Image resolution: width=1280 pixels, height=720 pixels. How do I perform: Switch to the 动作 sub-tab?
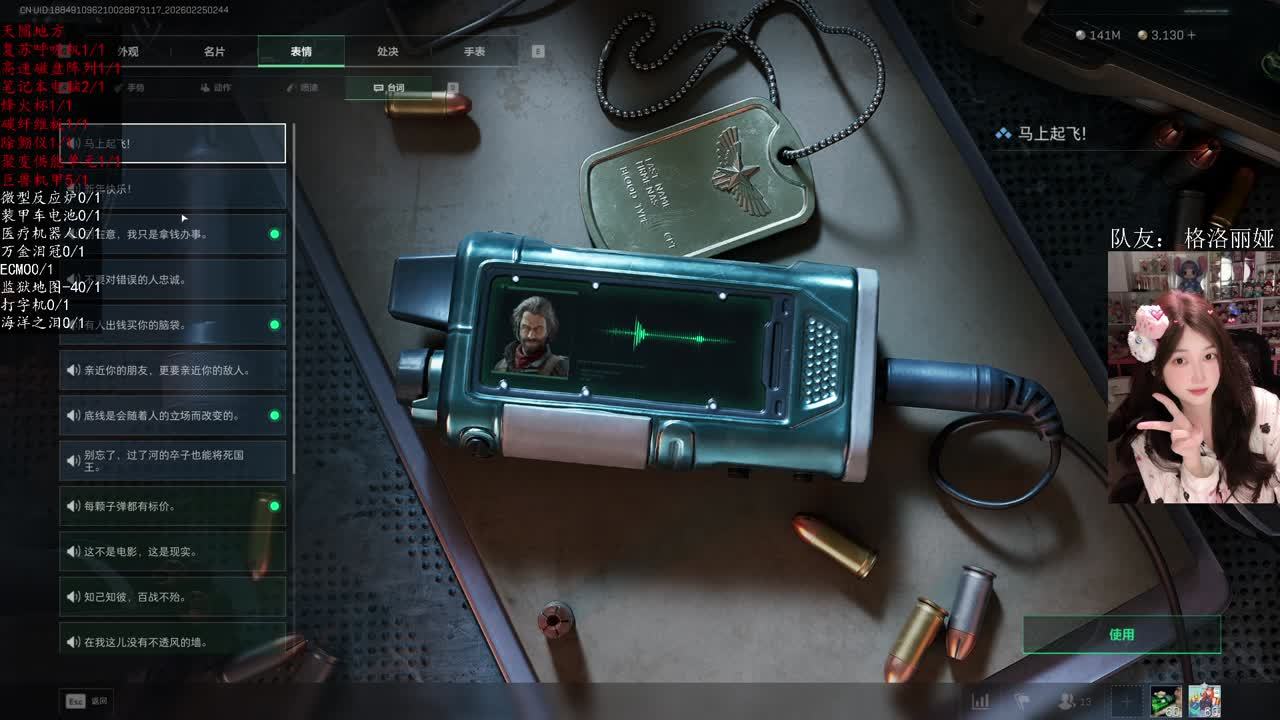coord(216,88)
